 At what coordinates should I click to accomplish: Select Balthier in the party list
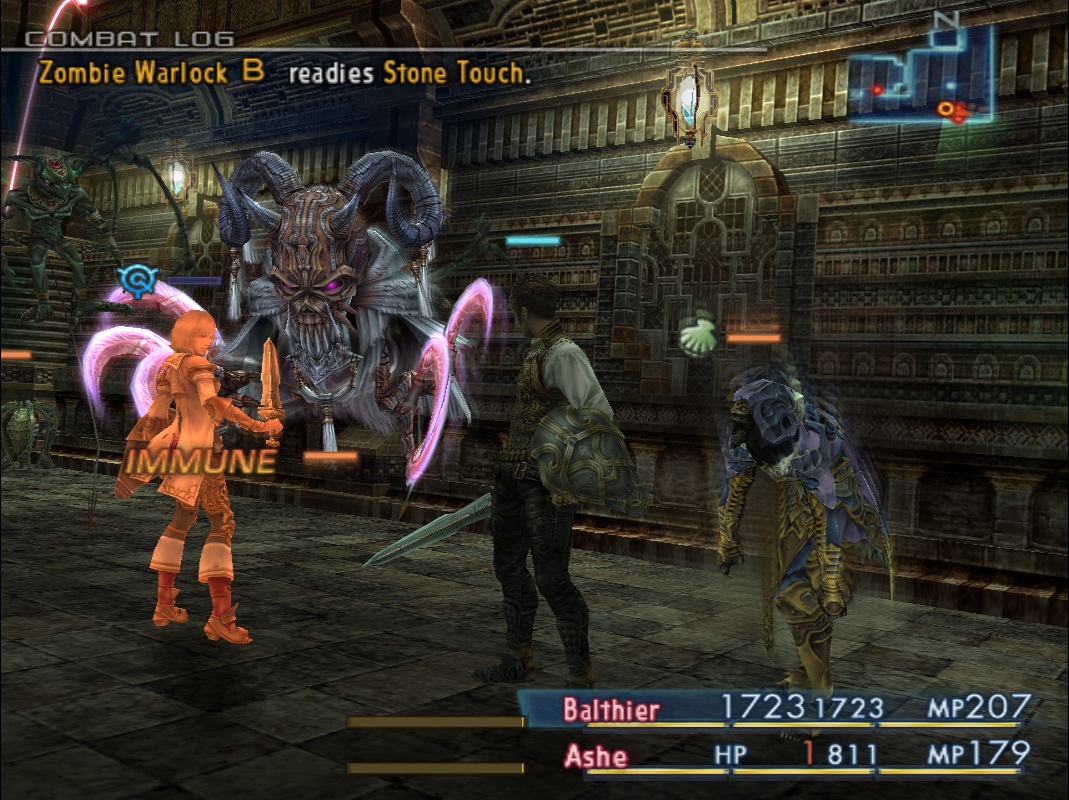[x=611, y=711]
